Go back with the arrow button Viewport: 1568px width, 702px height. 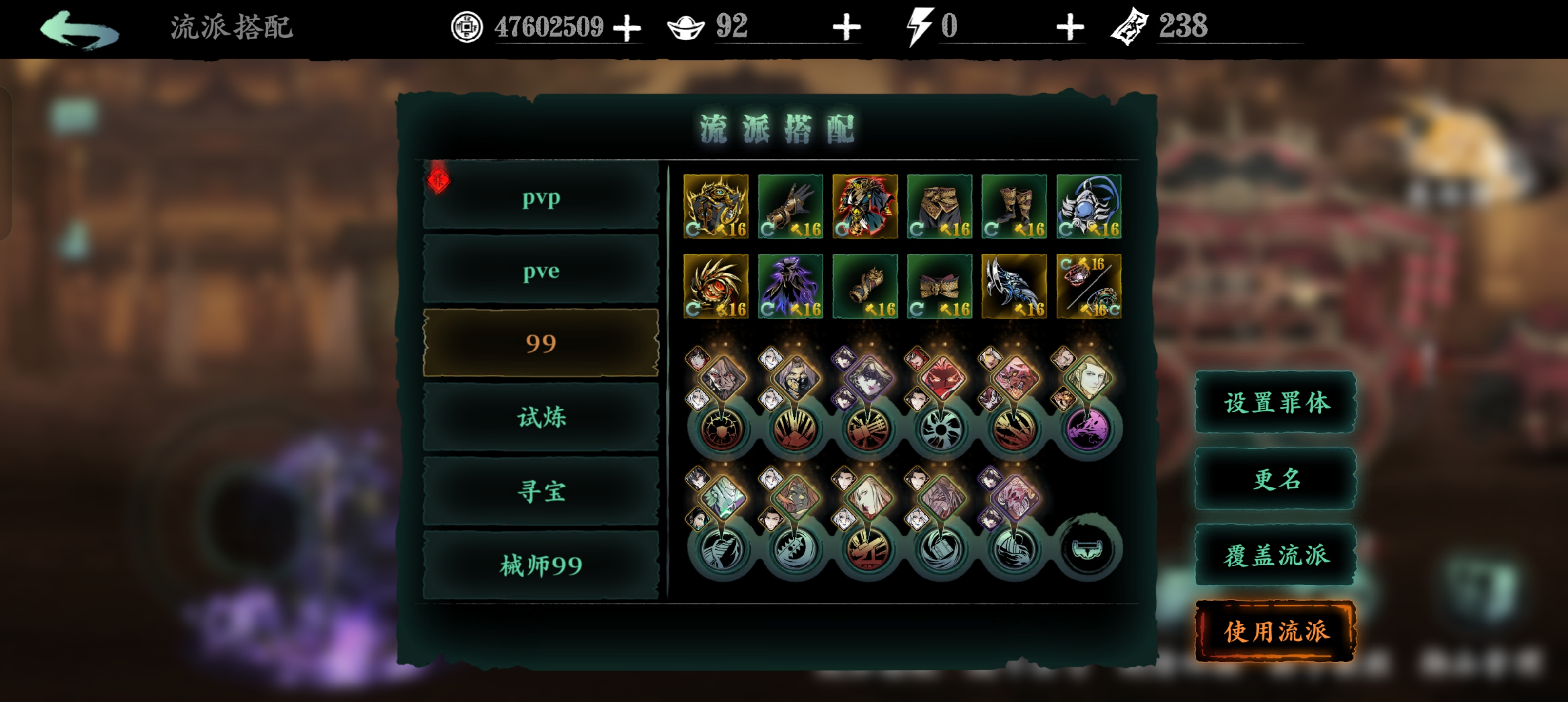[79, 29]
